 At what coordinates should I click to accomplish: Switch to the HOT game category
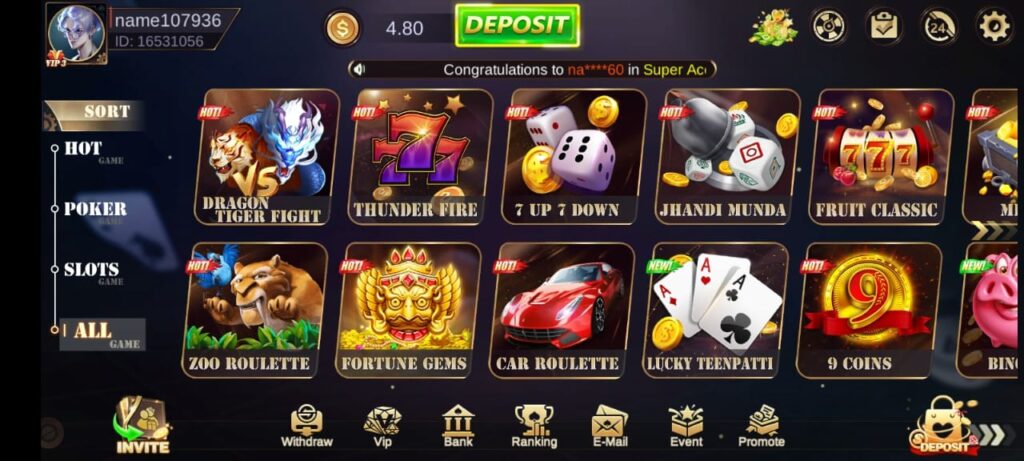84,149
